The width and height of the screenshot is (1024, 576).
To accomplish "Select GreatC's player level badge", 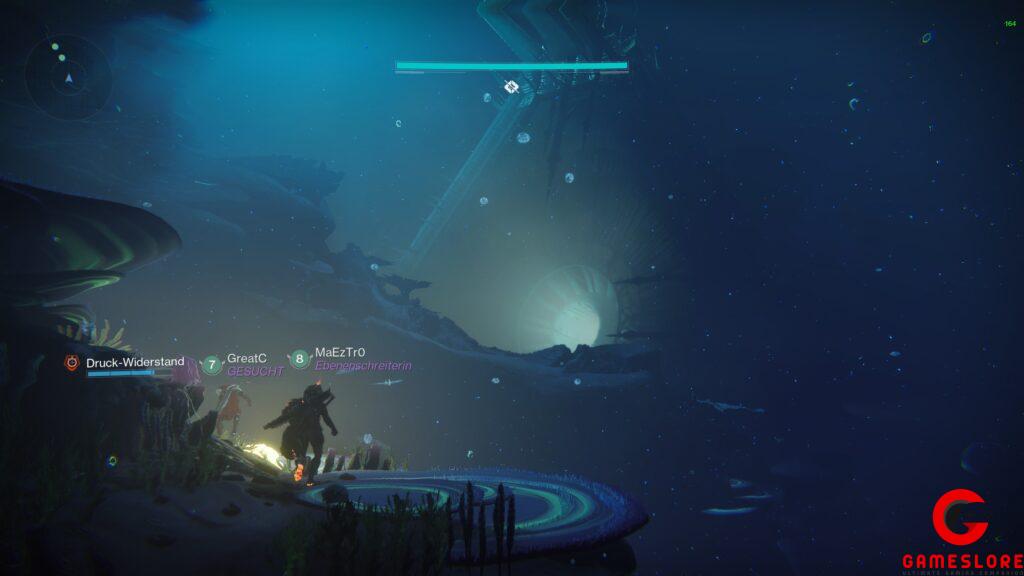I will (x=211, y=365).
